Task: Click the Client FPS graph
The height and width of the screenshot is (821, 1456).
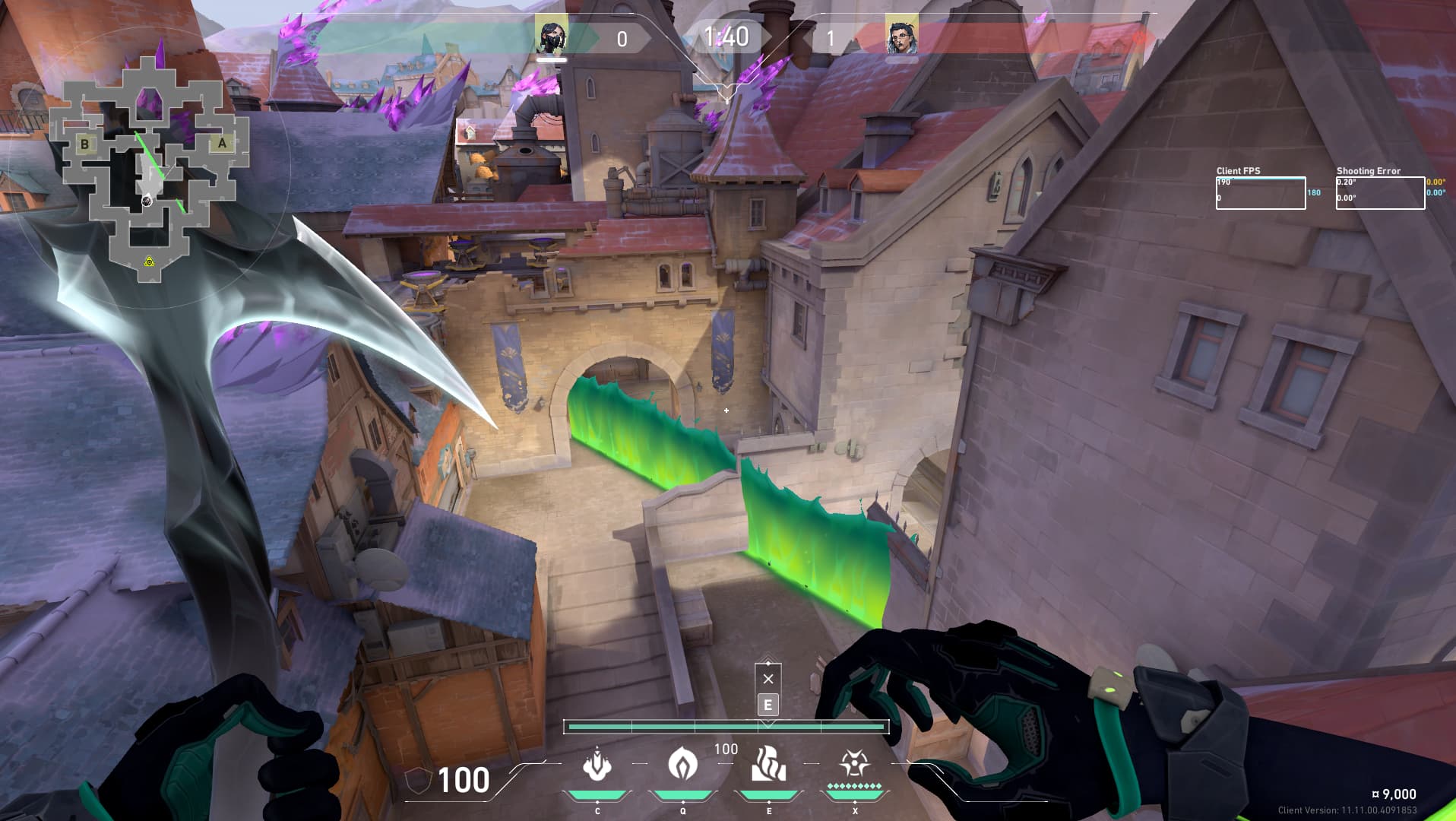Action: tap(1260, 193)
